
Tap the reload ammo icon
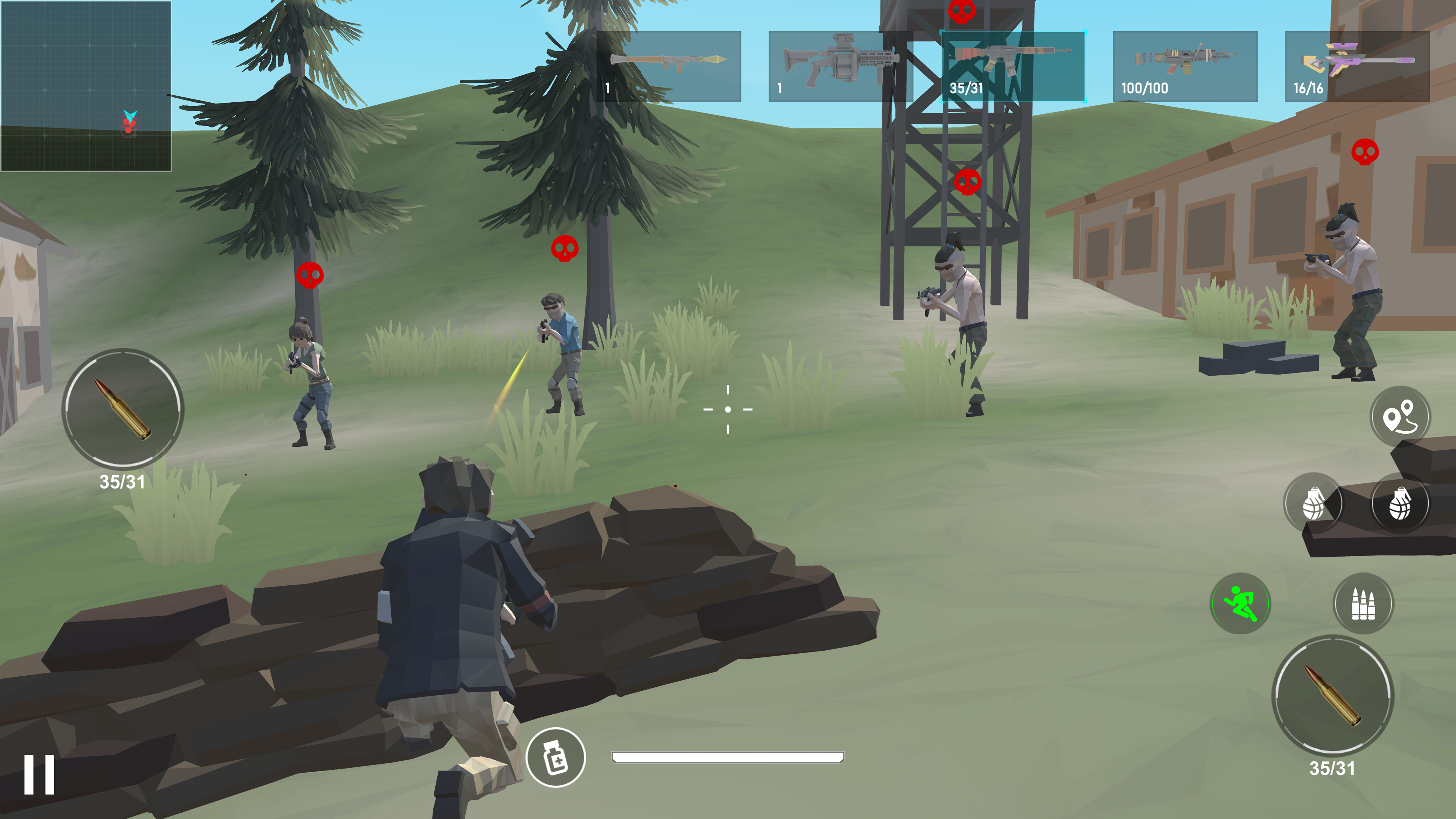click(x=1359, y=604)
